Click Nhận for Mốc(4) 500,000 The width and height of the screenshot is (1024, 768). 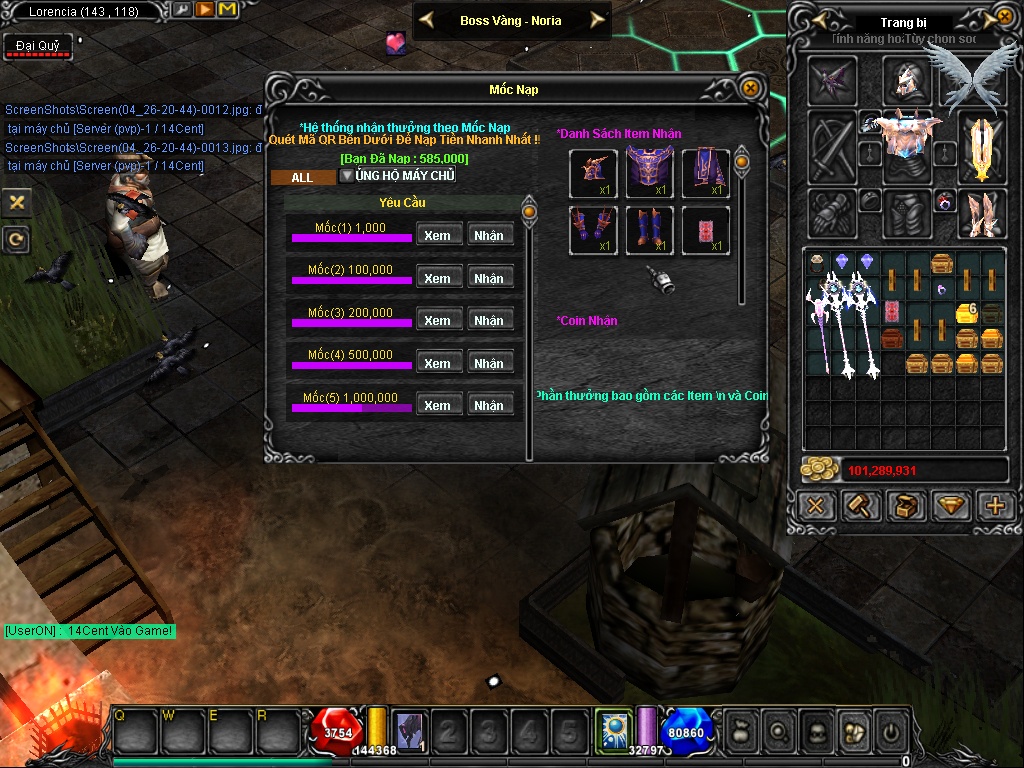(x=489, y=363)
